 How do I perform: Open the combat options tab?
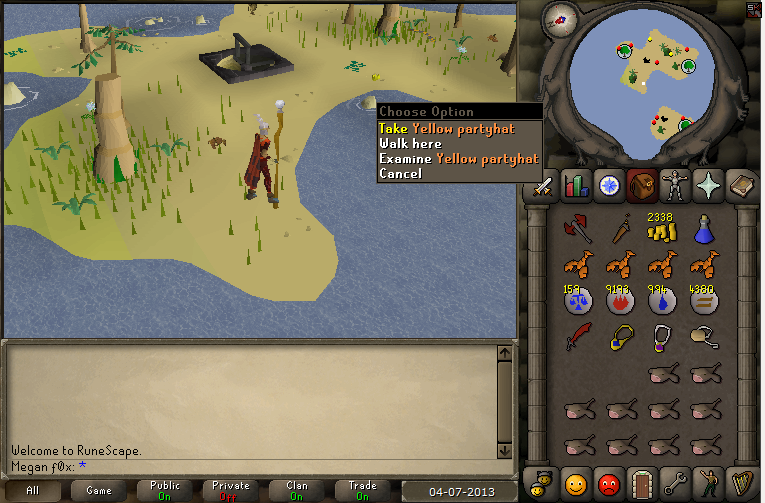coord(541,185)
